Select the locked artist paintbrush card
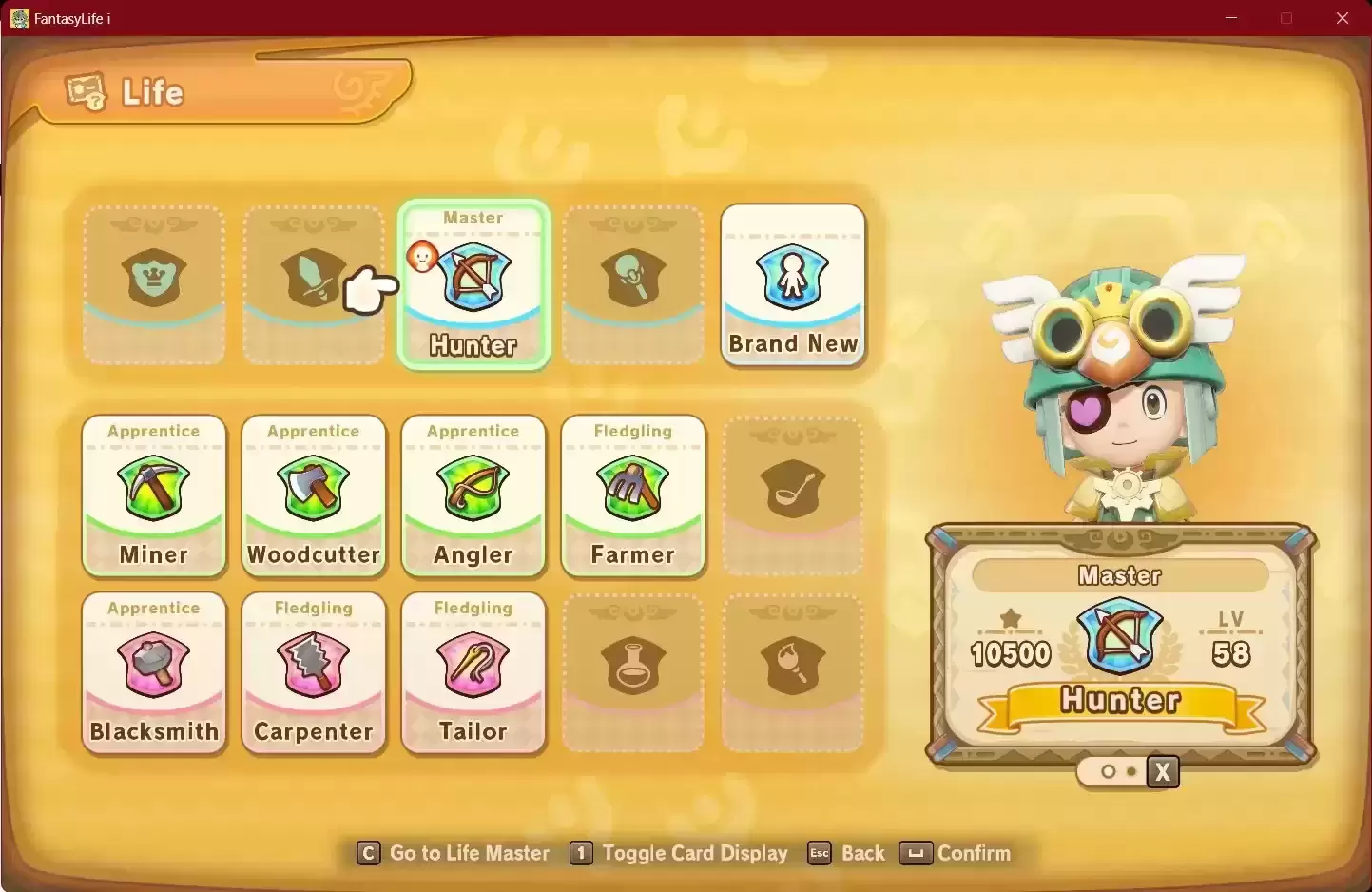 793,673
